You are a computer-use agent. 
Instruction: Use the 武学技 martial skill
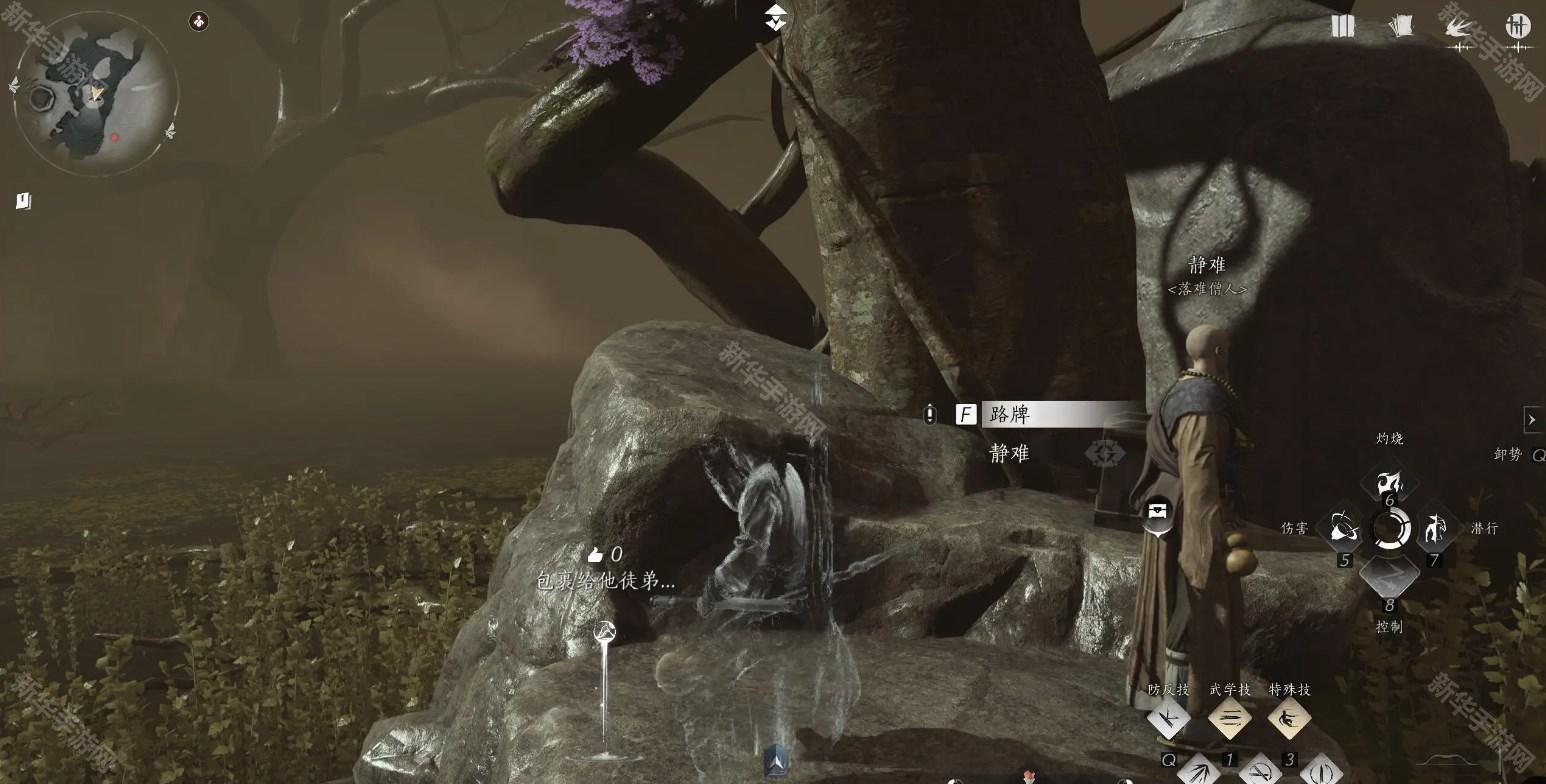pos(1230,719)
